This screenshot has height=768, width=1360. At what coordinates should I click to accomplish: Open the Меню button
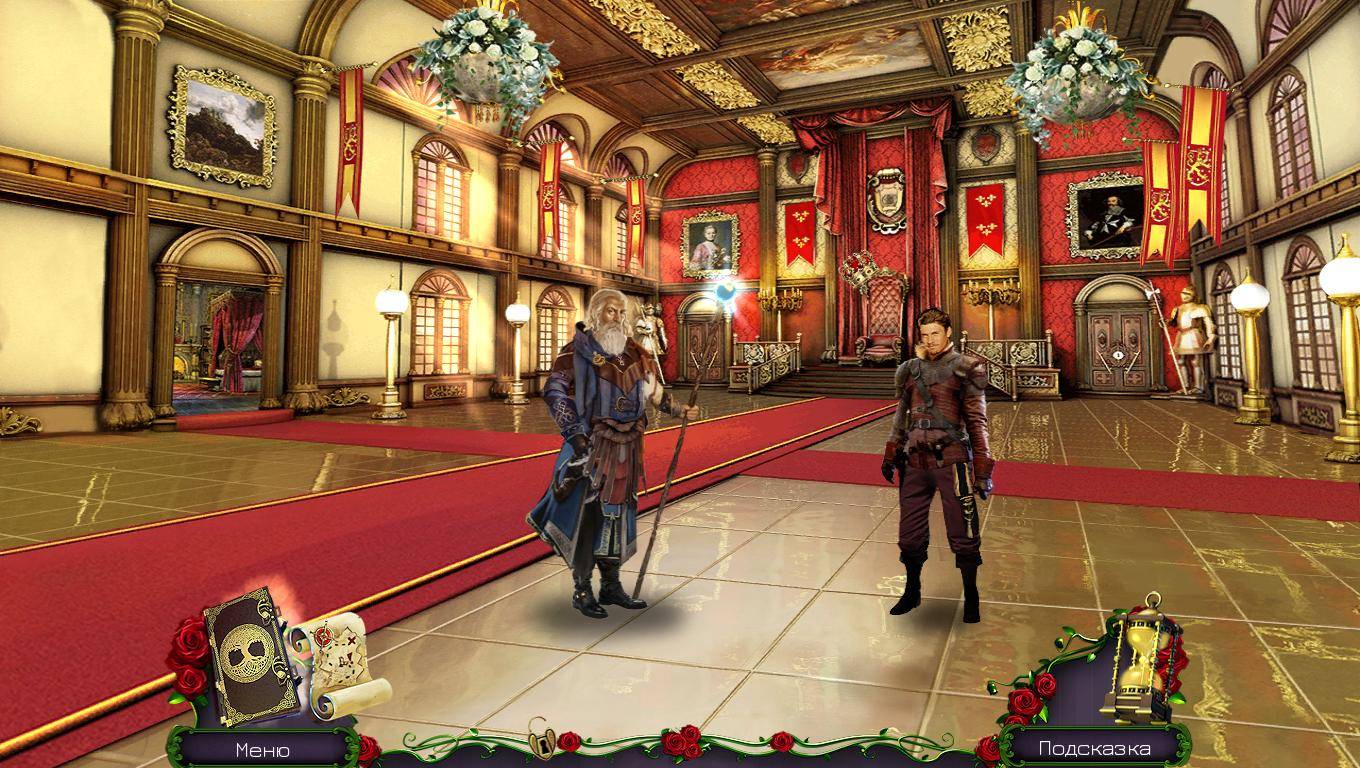point(263,749)
